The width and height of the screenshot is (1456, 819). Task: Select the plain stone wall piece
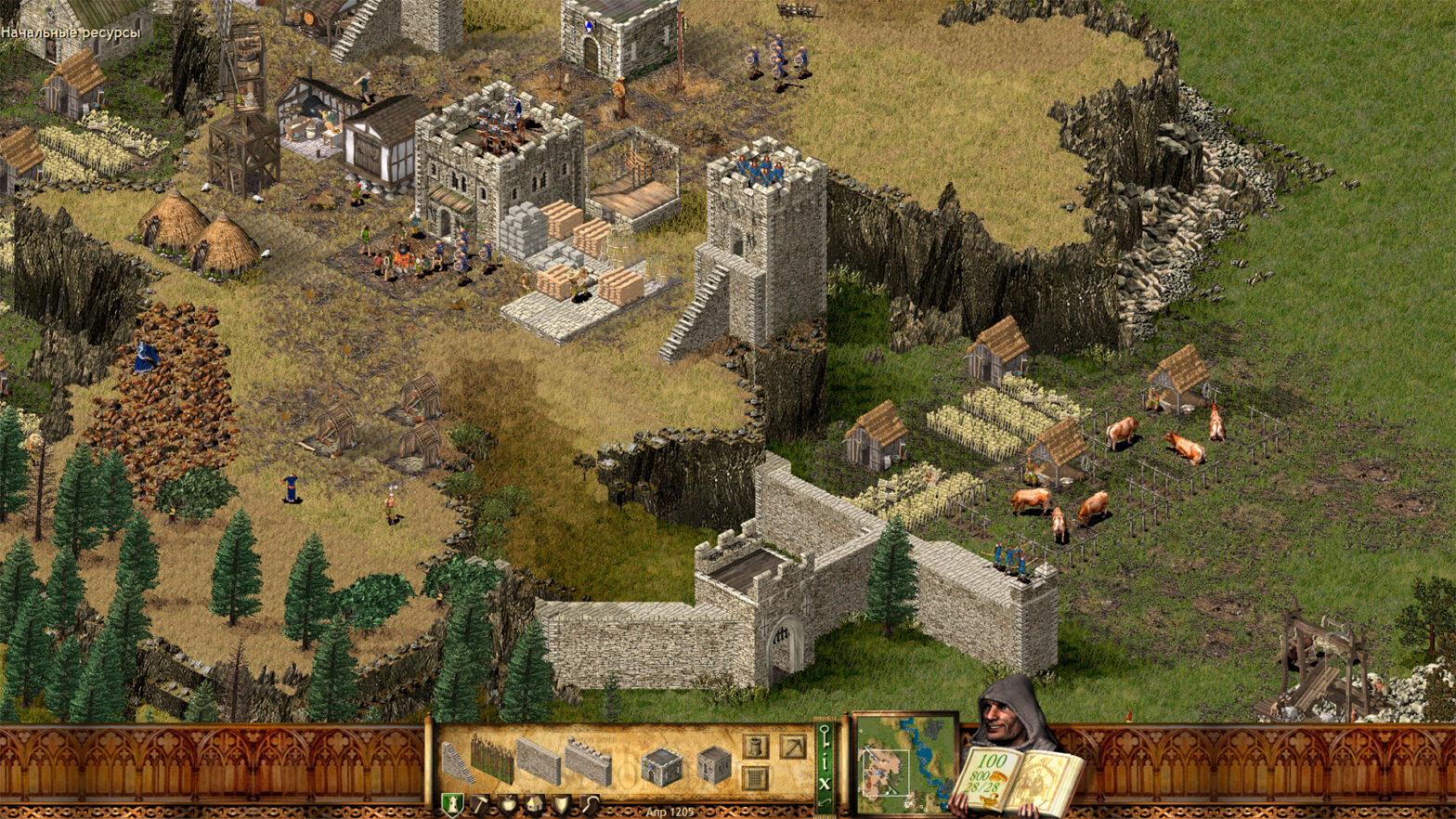pos(539,761)
